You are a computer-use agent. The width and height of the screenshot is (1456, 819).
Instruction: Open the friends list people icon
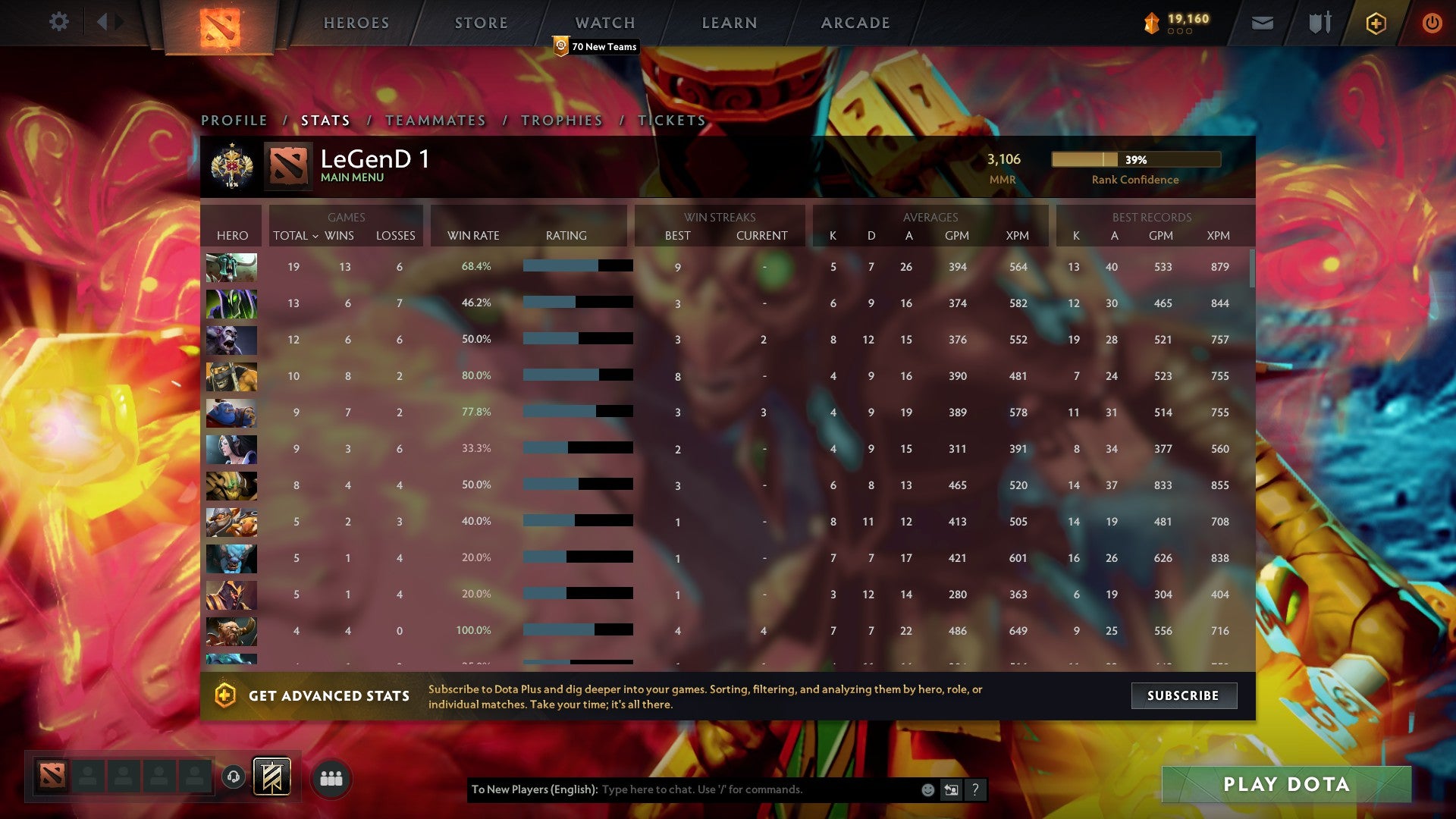click(x=331, y=778)
